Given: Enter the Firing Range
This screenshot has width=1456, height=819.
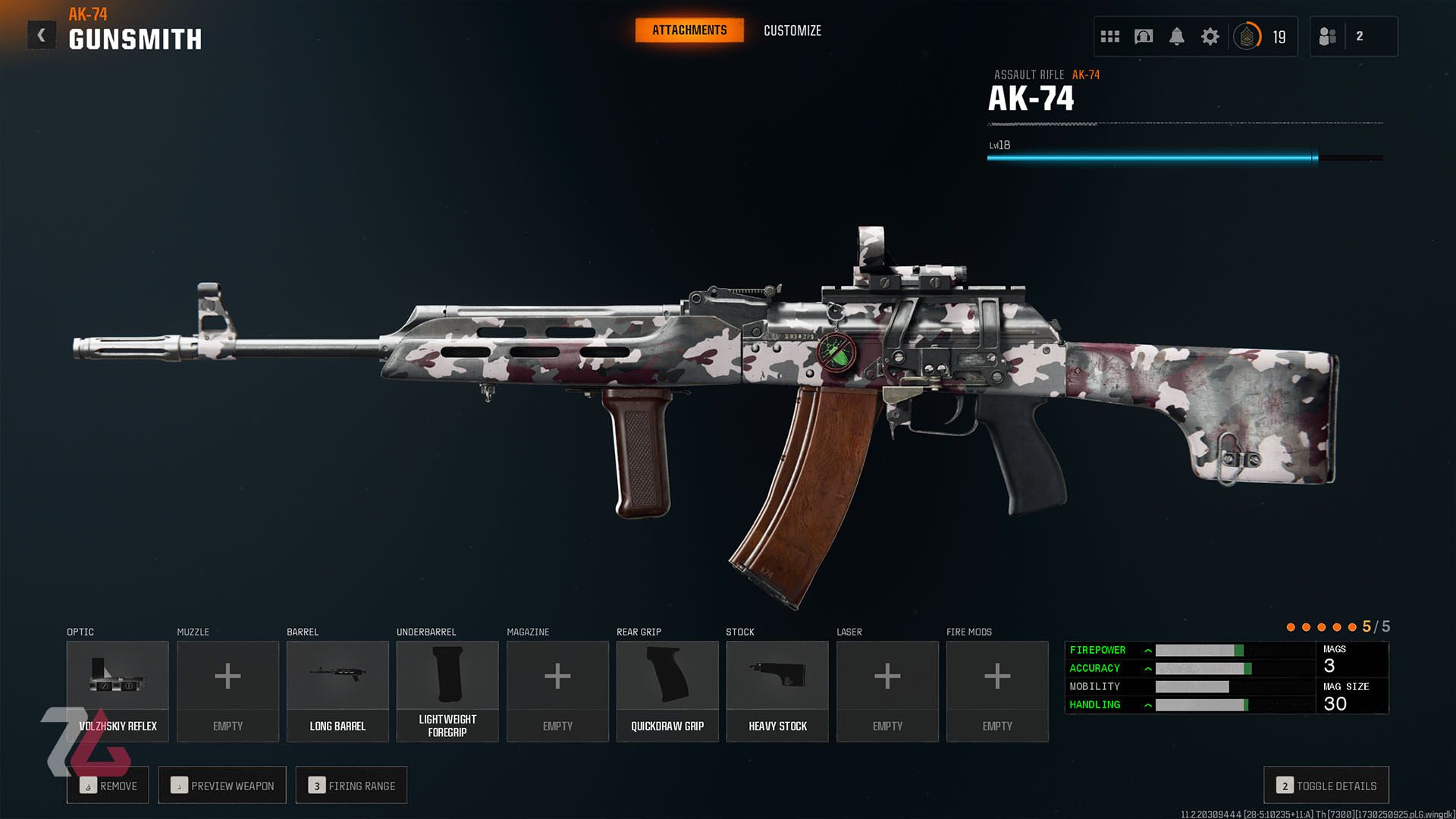Looking at the screenshot, I should point(351,786).
